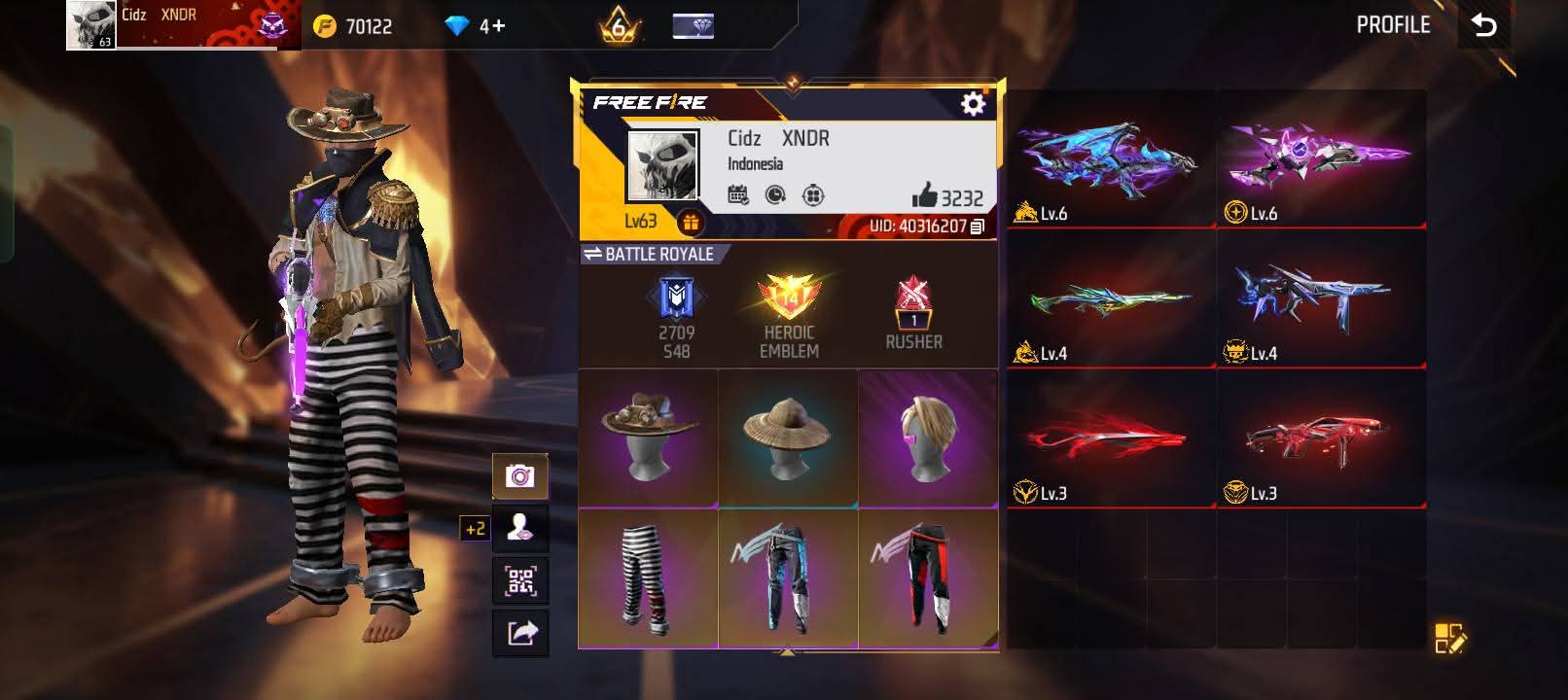The width and height of the screenshot is (1568, 700).
Task: Select the black-and-white striped pants
Action: tap(649, 578)
